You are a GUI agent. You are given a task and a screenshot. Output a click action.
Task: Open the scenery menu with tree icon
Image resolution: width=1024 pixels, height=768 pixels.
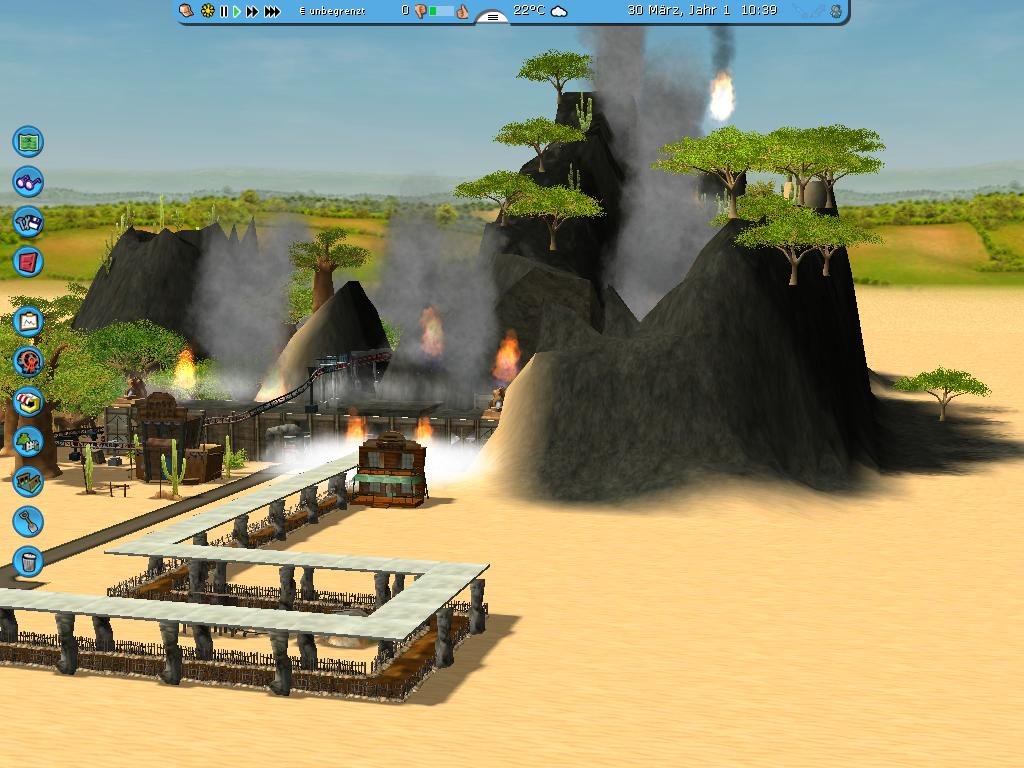point(28,440)
